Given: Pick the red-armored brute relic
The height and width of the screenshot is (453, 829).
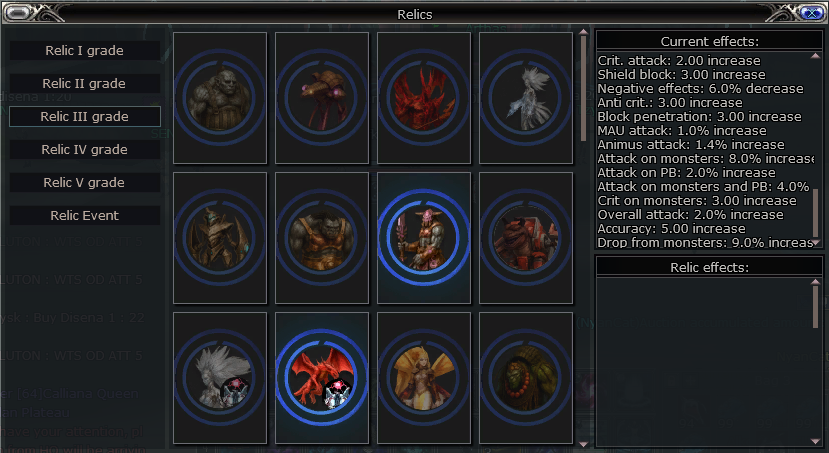Looking at the screenshot, I should point(526,238).
